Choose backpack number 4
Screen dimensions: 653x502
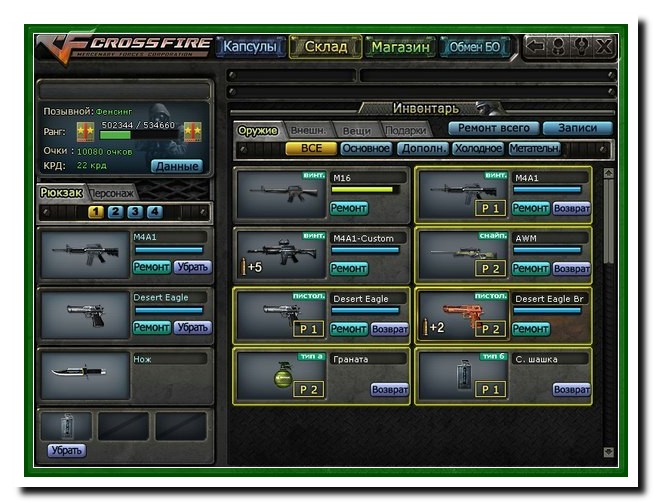154,212
